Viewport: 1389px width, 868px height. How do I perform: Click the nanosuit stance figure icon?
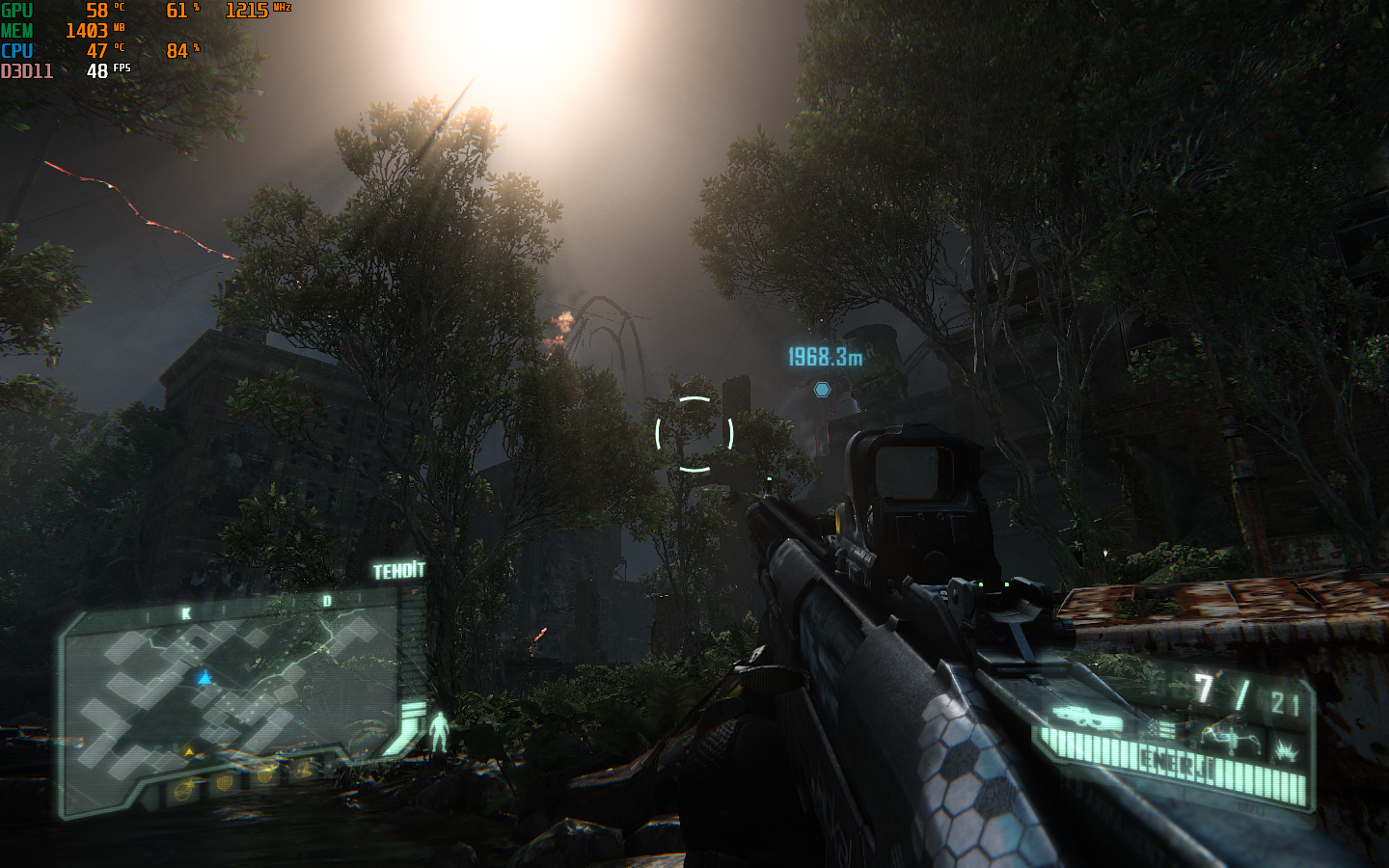[439, 730]
